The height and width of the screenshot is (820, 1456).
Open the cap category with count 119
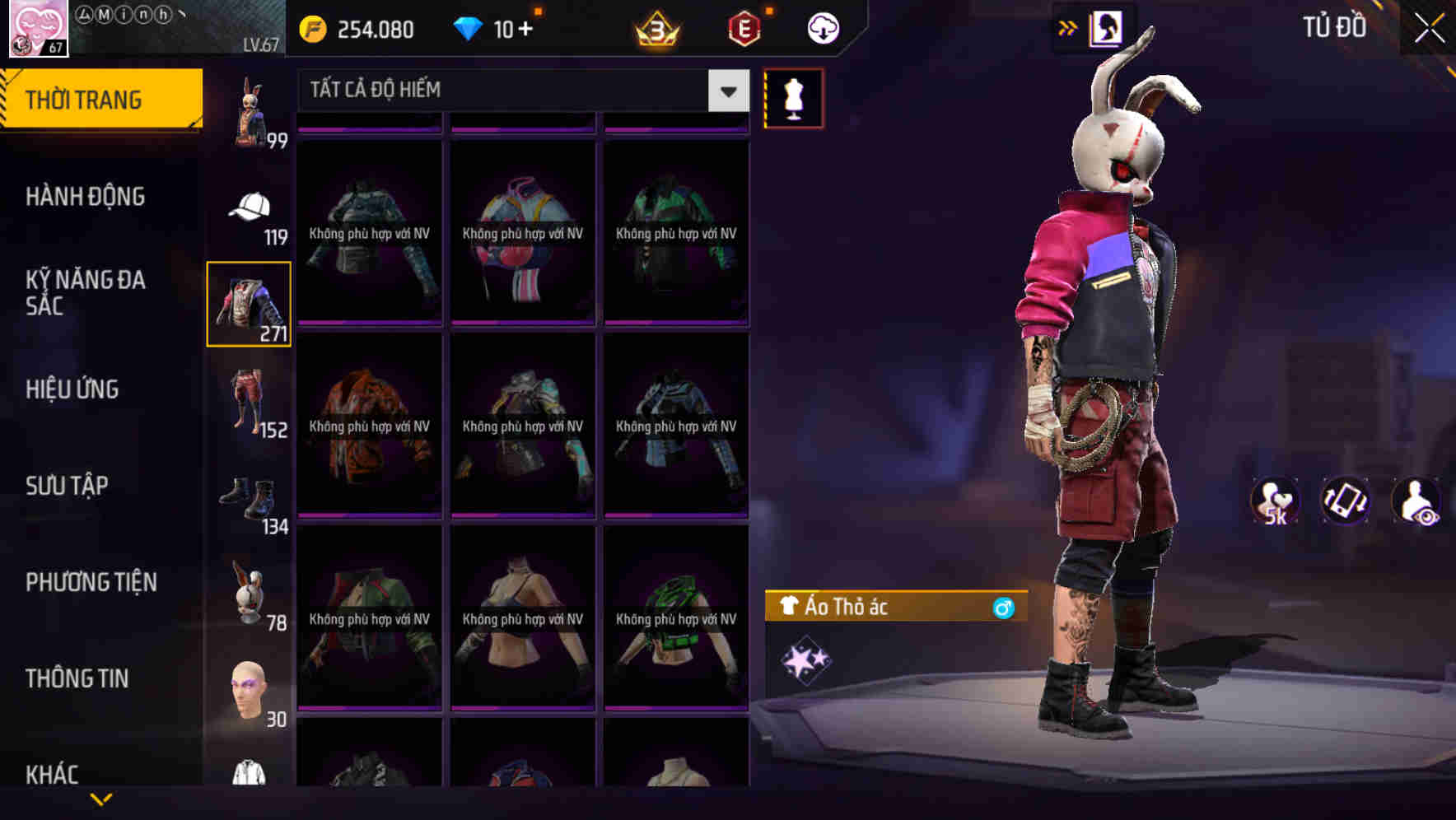tap(250, 208)
